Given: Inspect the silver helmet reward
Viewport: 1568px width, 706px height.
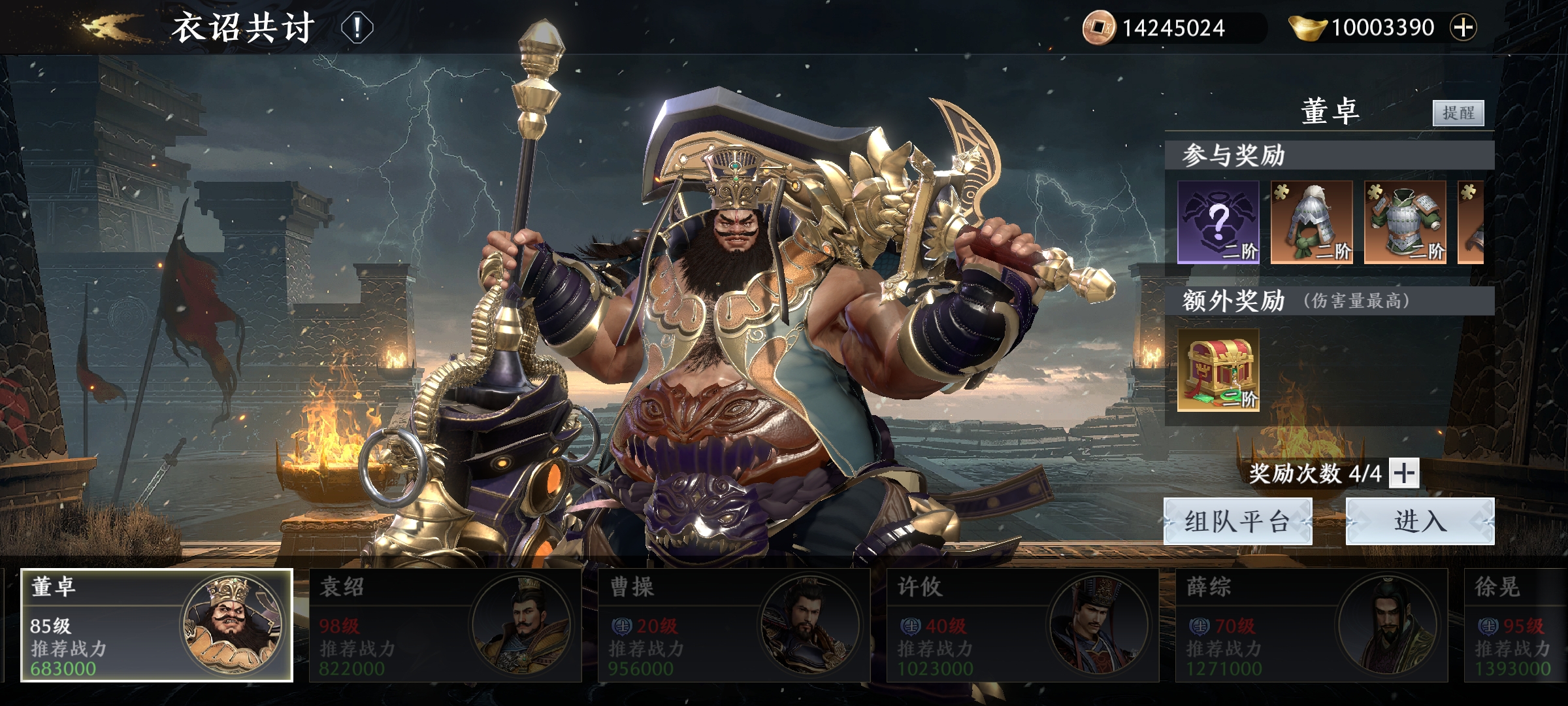Looking at the screenshot, I should 1311,222.
